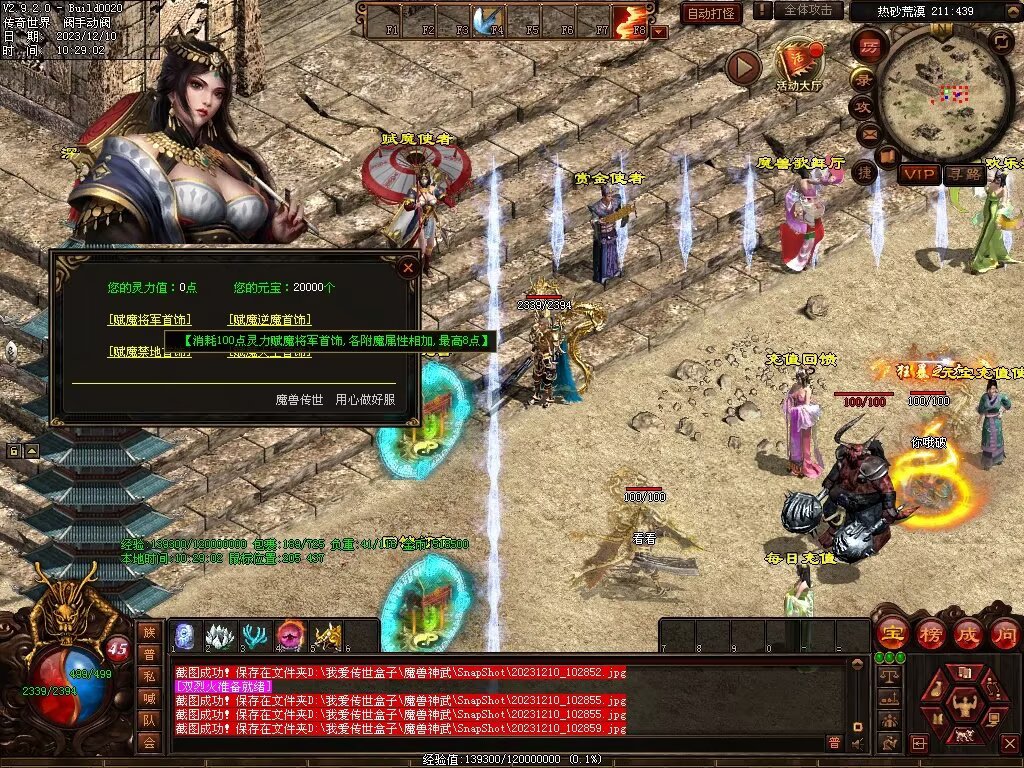Screen dimensions: 1024x768
Task: Open the mail envelope icon
Action: pos(866,133)
